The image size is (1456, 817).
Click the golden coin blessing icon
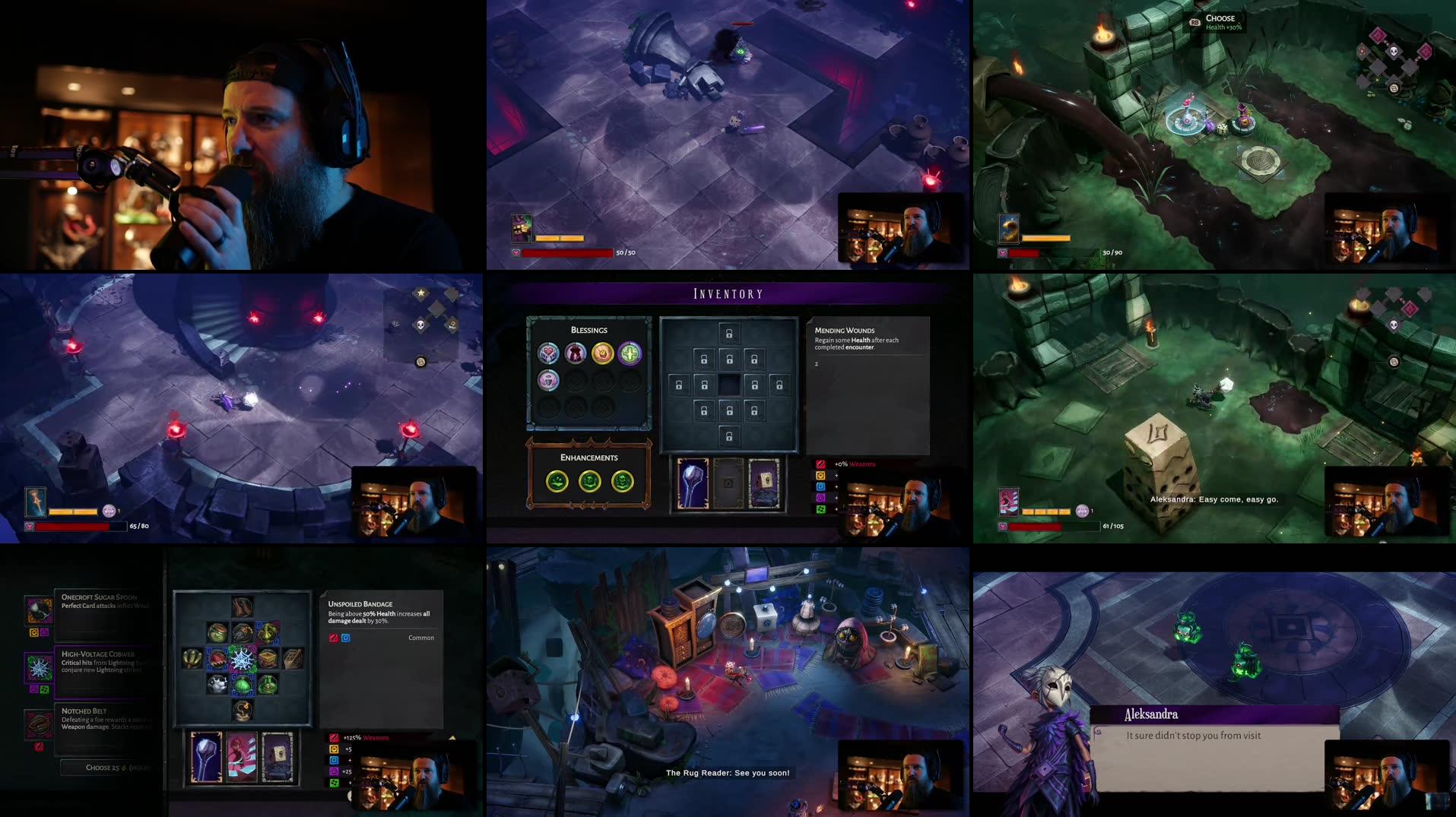coord(603,353)
